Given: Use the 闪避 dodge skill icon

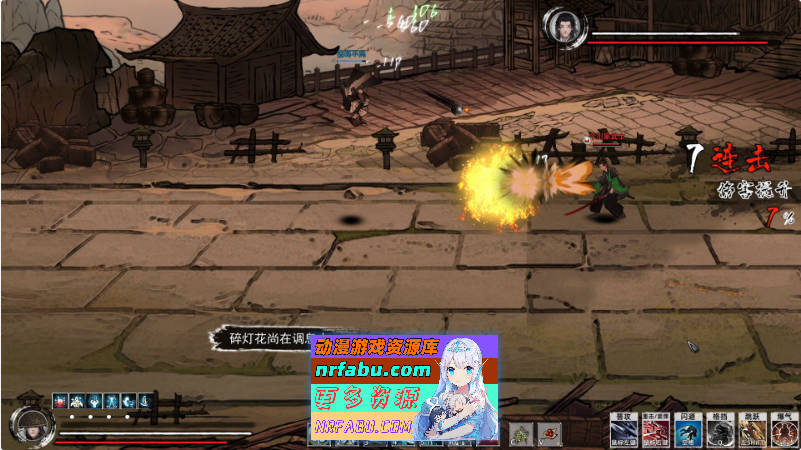Looking at the screenshot, I should [688, 431].
